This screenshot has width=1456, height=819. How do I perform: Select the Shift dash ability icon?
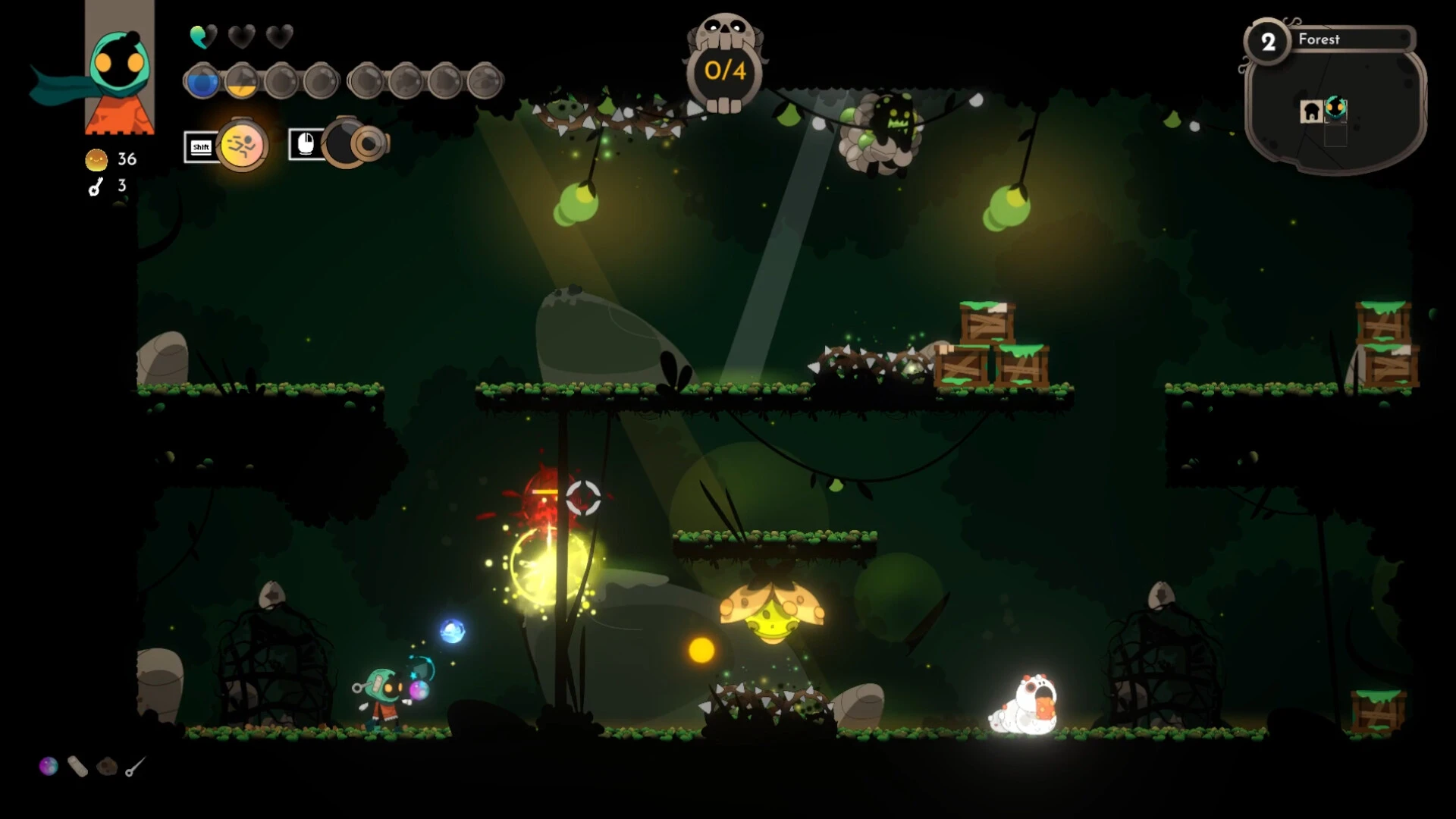pos(241,146)
